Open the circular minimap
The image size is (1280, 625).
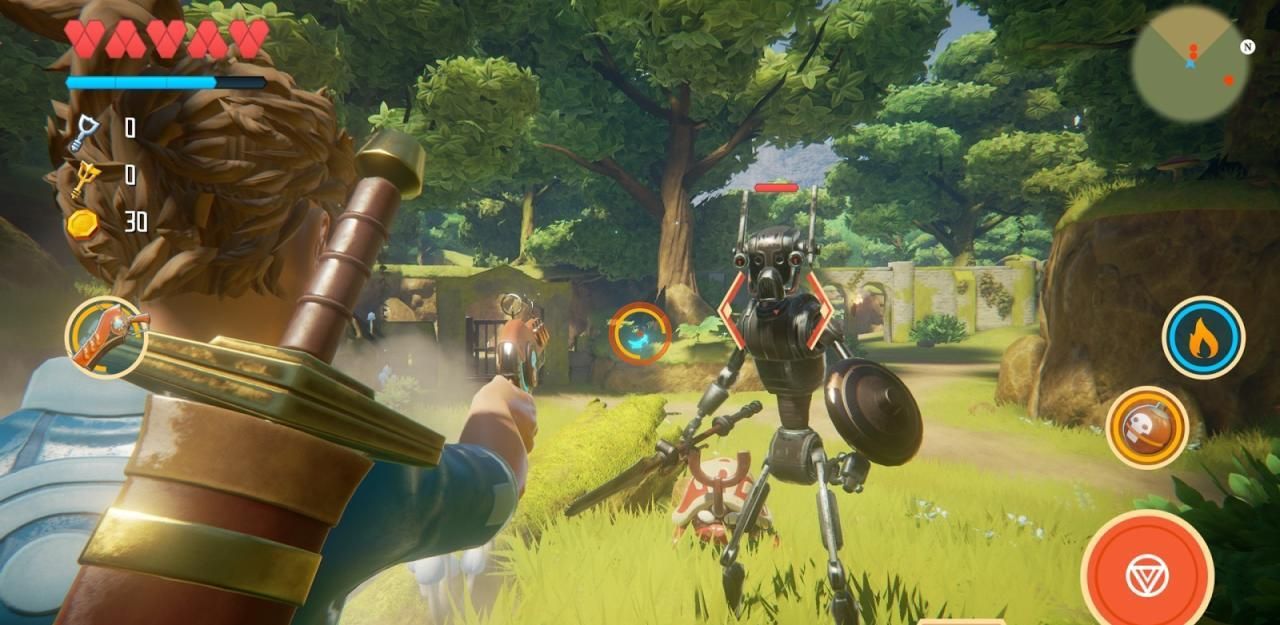pos(1189,64)
